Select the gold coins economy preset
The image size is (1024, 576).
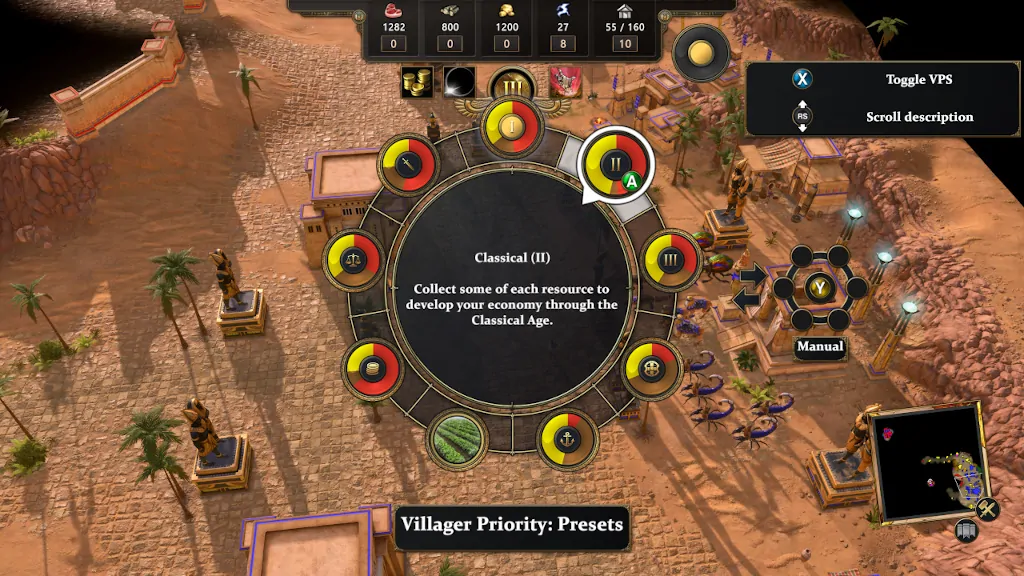coord(372,368)
